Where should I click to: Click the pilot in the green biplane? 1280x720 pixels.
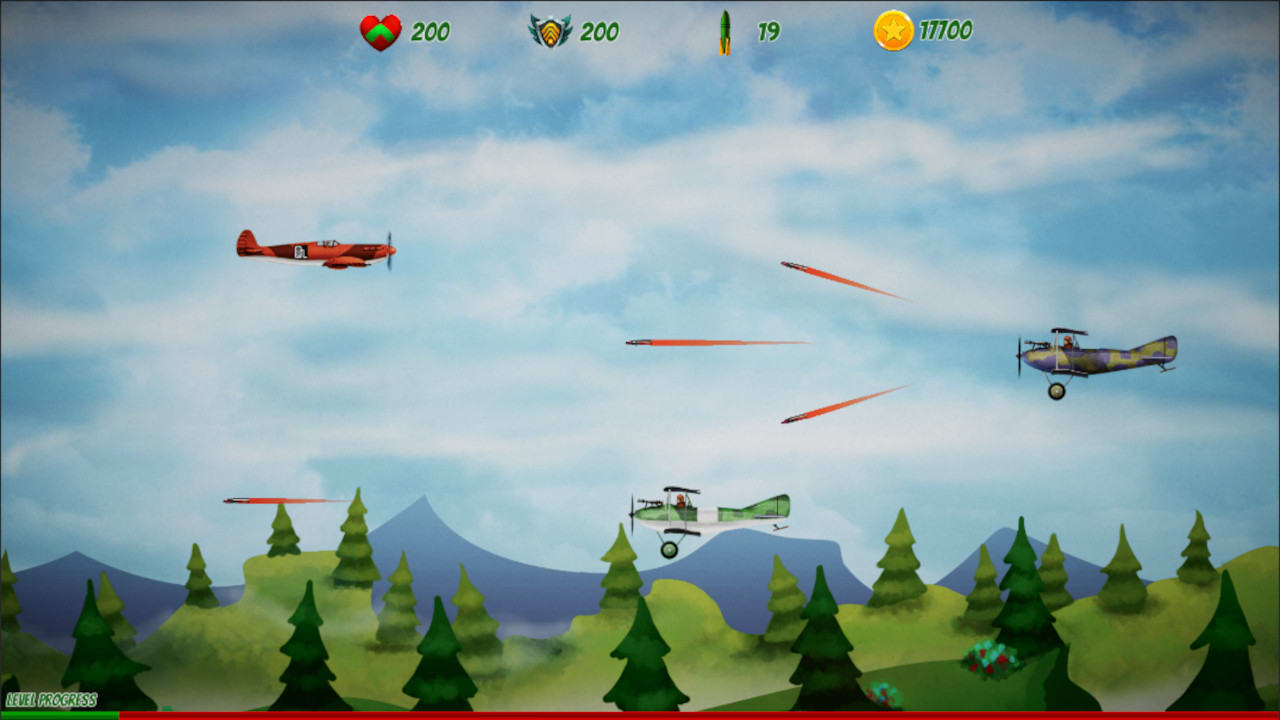678,498
